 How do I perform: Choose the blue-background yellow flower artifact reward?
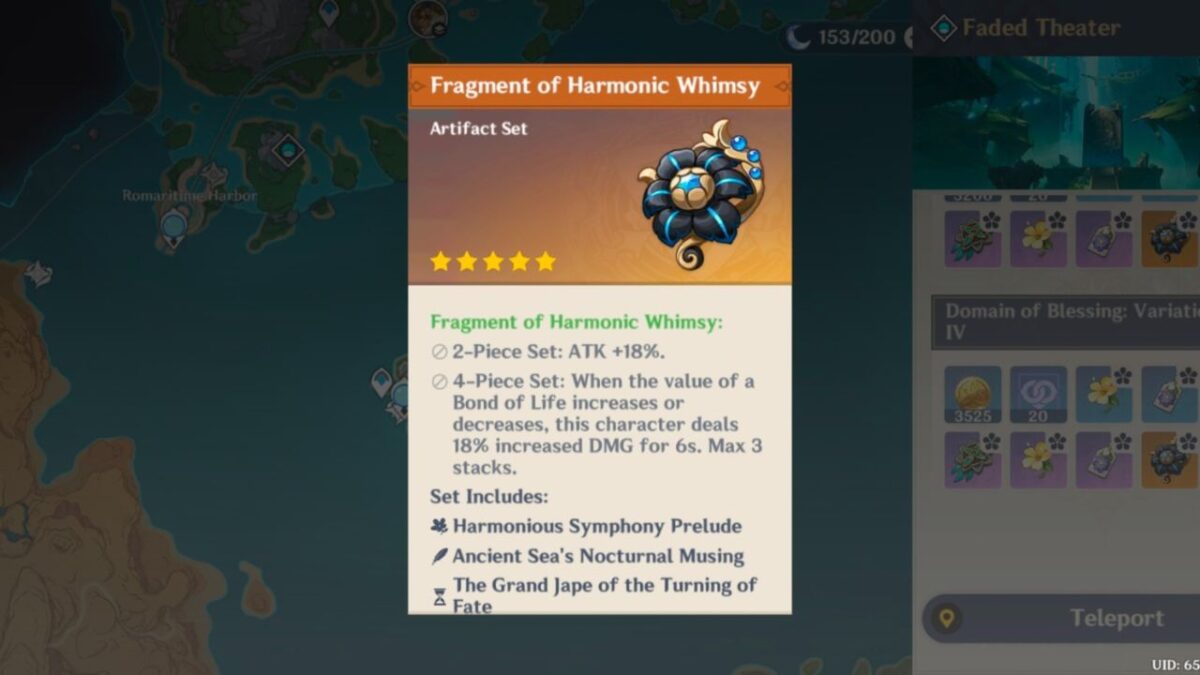click(1103, 392)
